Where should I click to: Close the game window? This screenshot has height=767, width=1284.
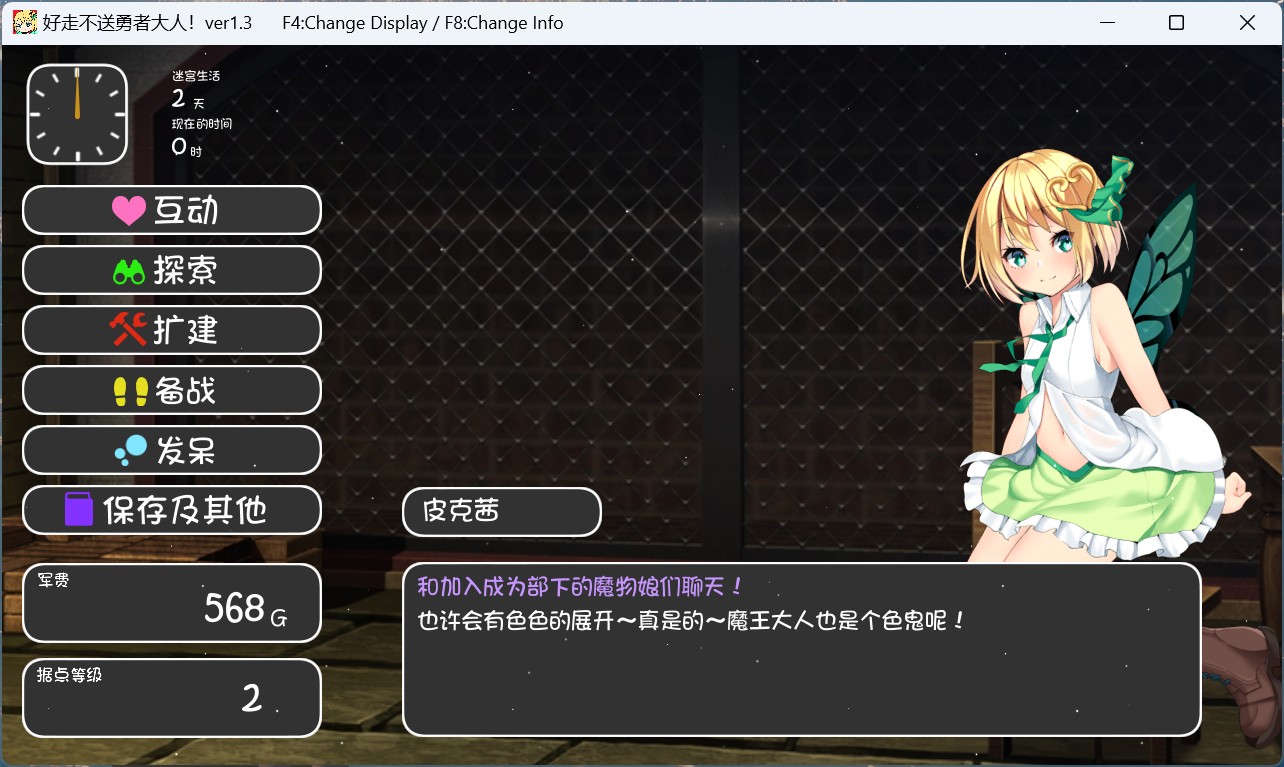click(1247, 22)
